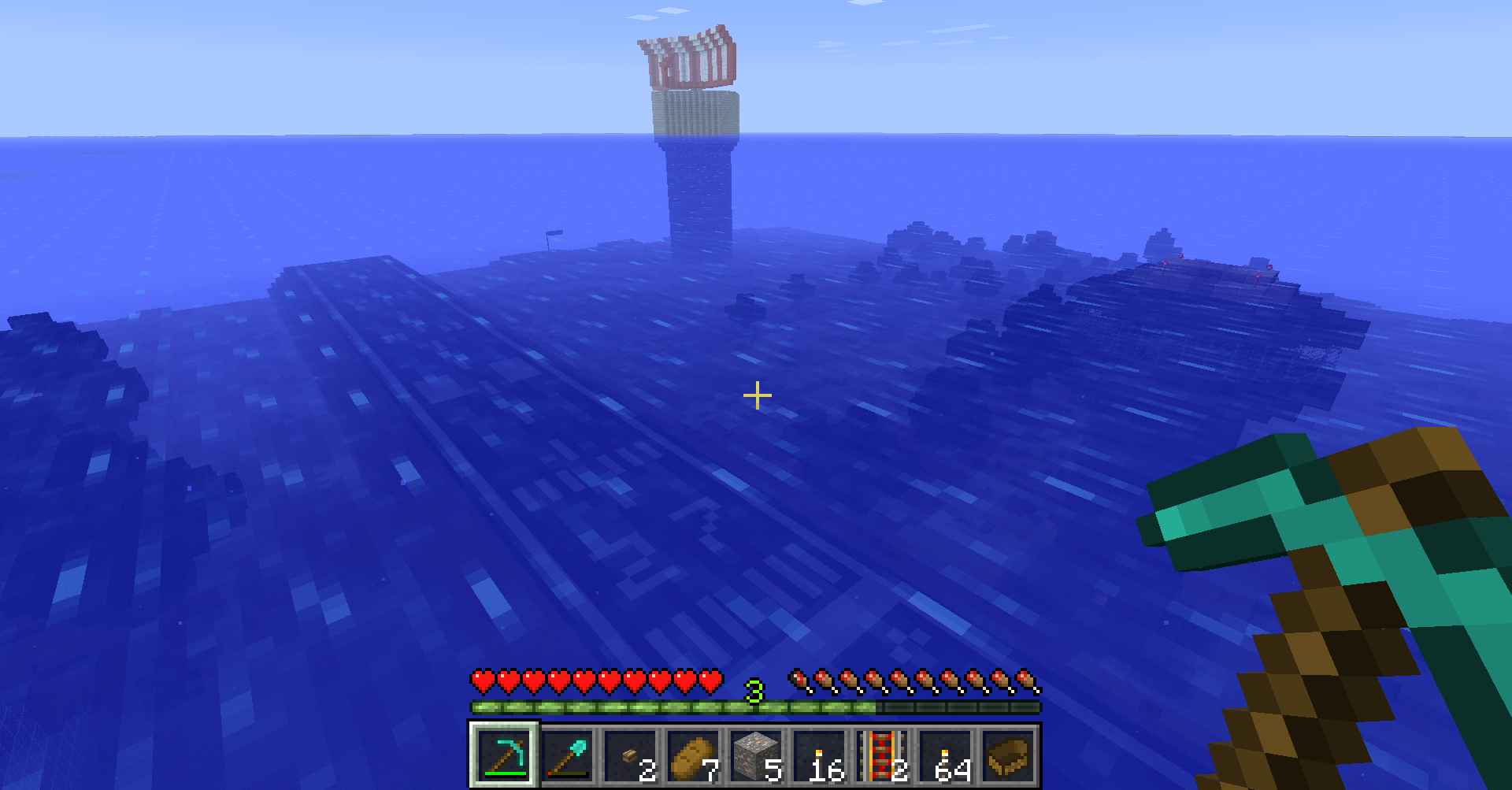Viewport: 1512px width, 790px height.
Task: Choose the powered rail slot
Action: point(882,755)
